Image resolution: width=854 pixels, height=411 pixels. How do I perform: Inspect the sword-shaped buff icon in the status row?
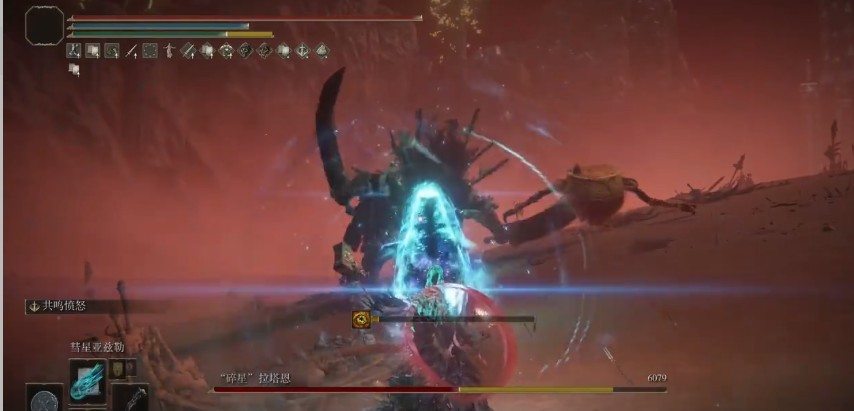[130, 51]
